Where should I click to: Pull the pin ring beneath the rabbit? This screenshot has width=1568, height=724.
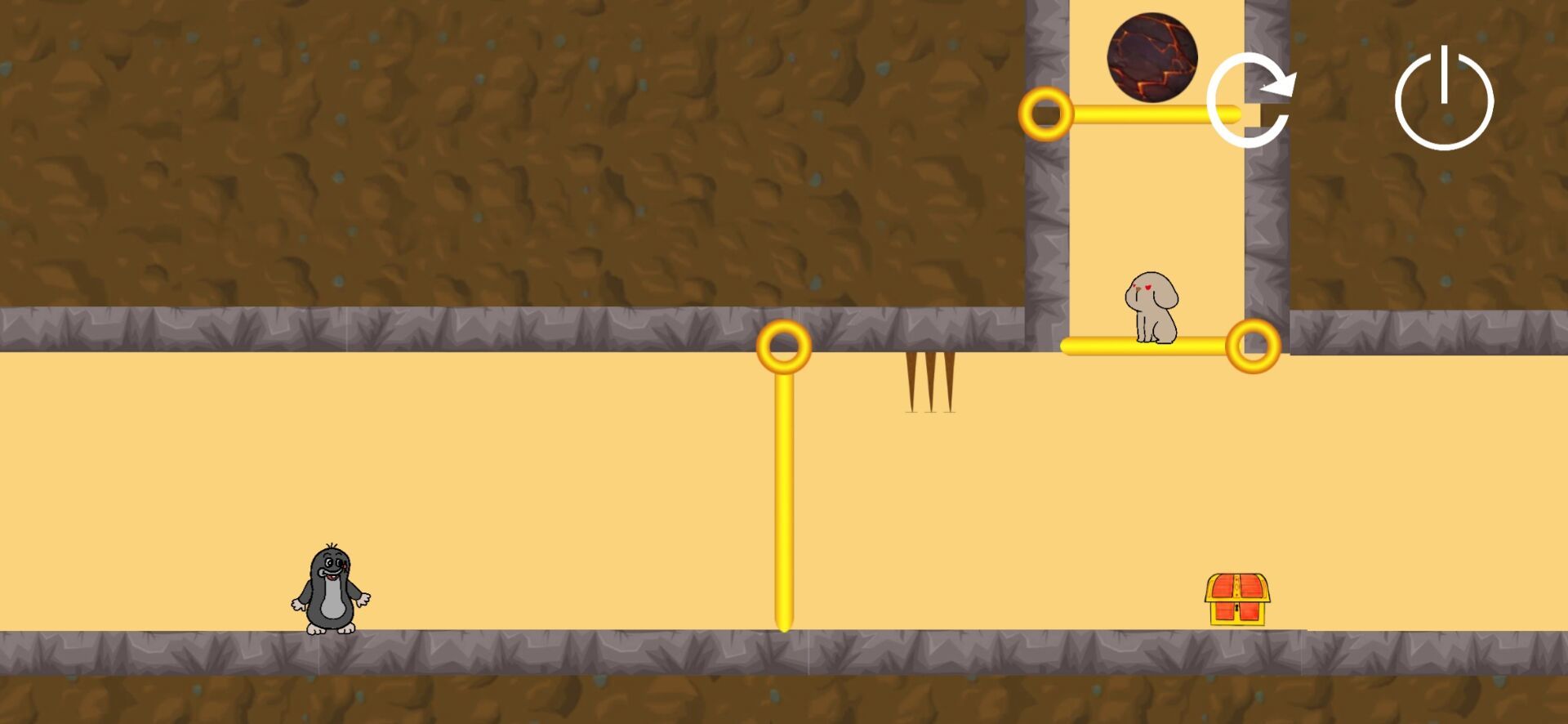point(1253,346)
